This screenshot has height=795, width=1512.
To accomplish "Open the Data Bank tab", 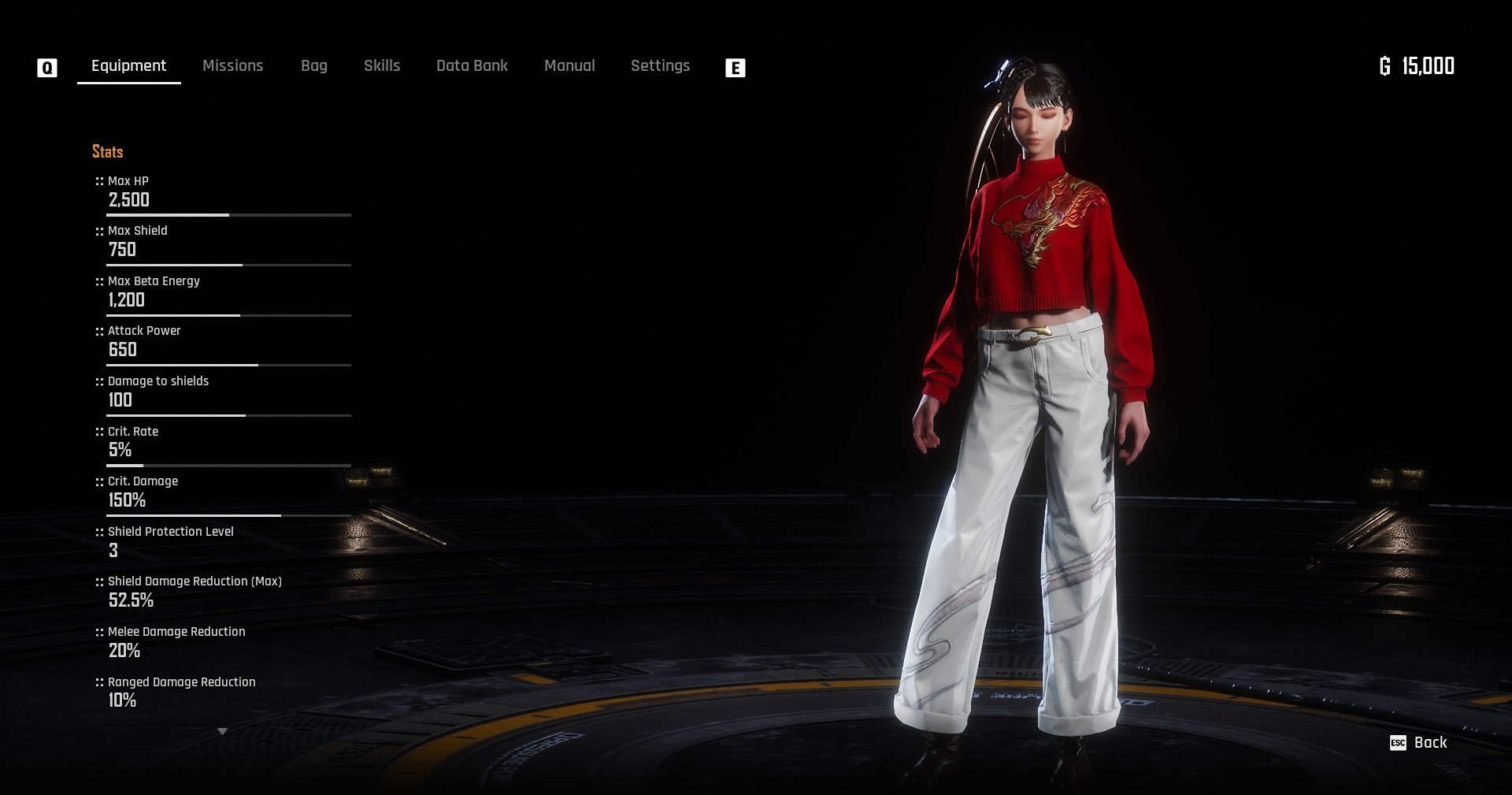I will click(472, 66).
